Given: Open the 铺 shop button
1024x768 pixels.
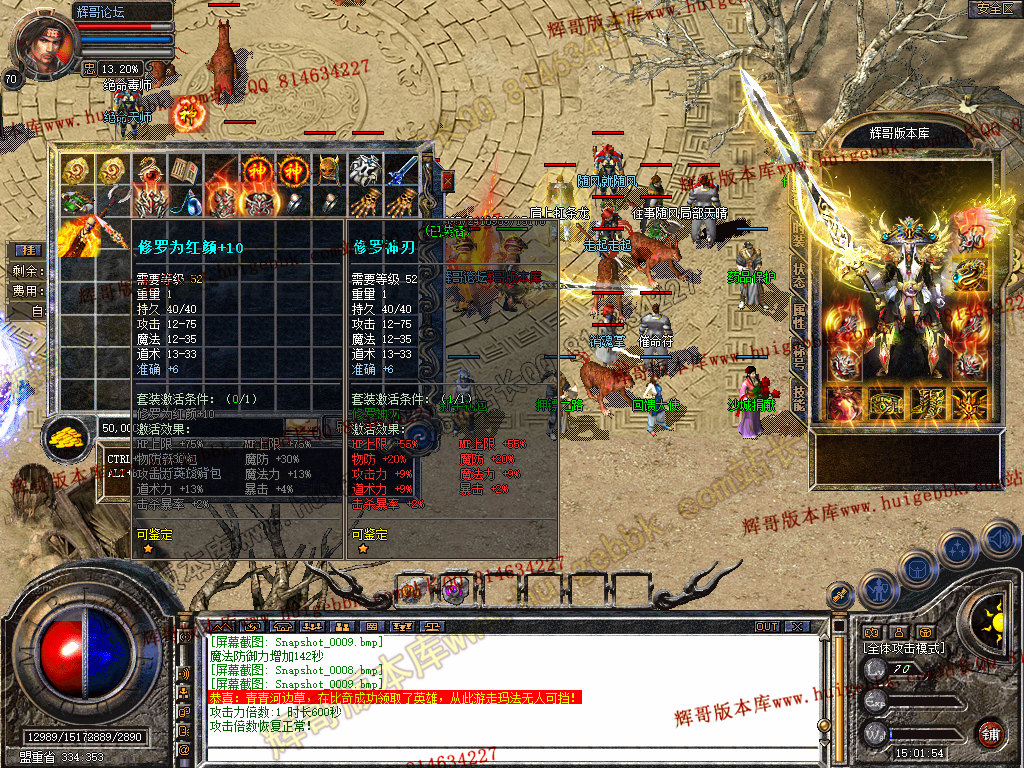Looking at the screenshot, I should click(x=990, y=733).
